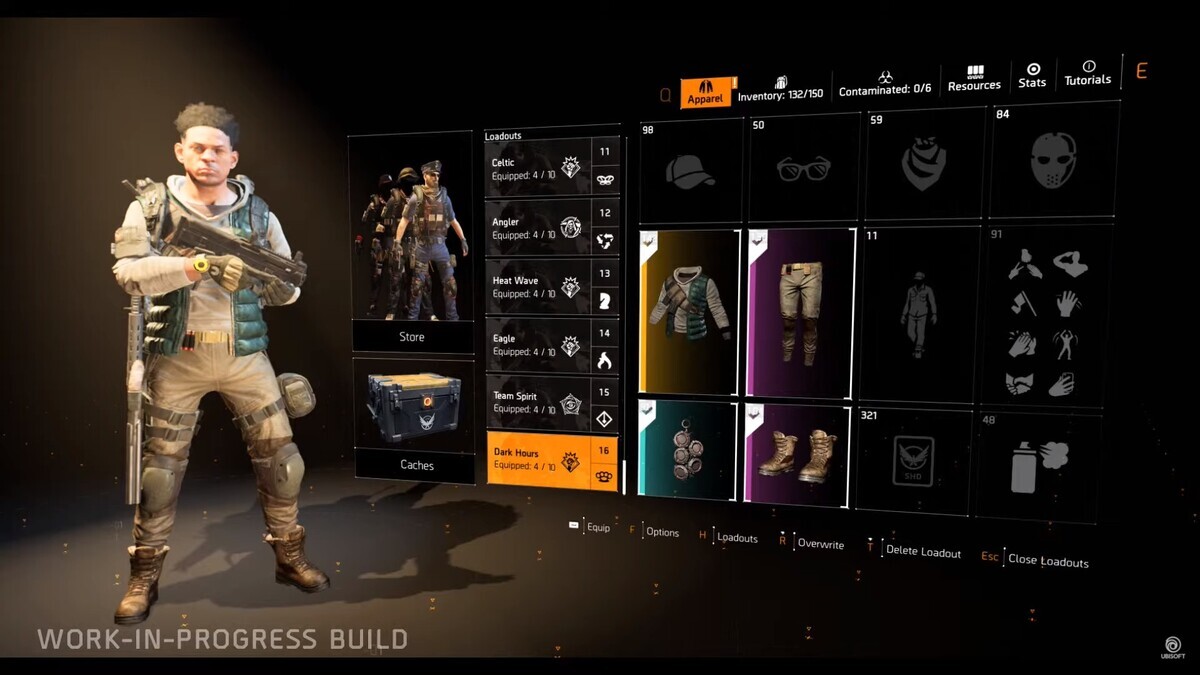
Task: Select the equipped tan pants
Action: click(x=801, y=313)
